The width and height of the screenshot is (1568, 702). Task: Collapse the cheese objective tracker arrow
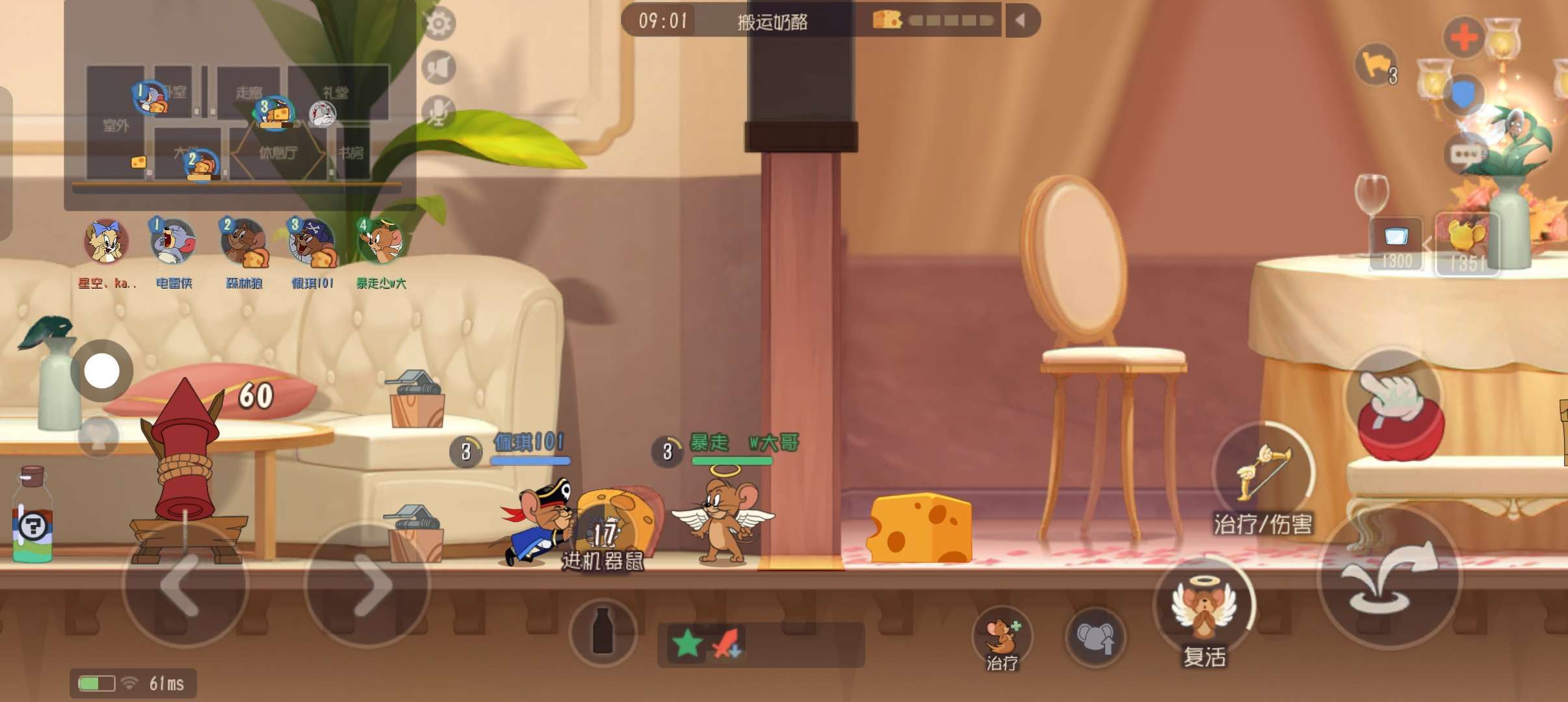point(1021,21)
